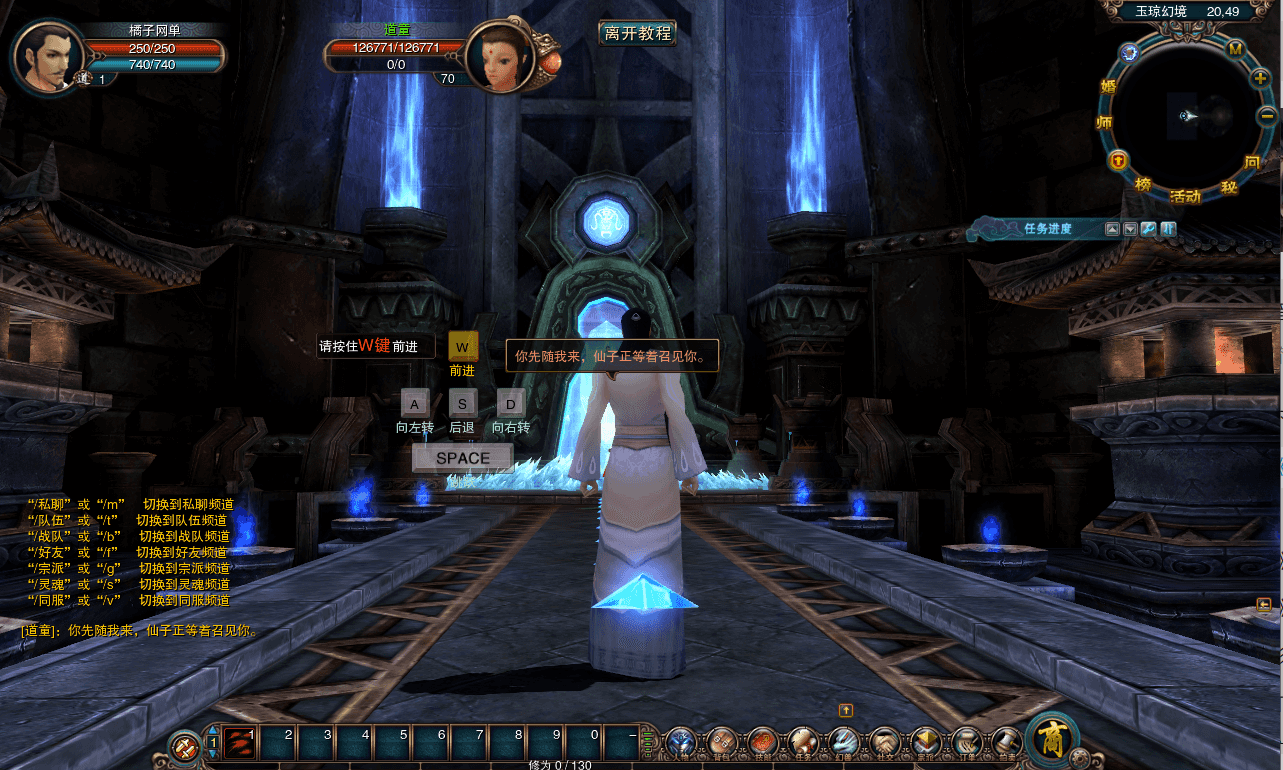Select the 道童 target portrait
The image size is (1283, 770).
497,58
